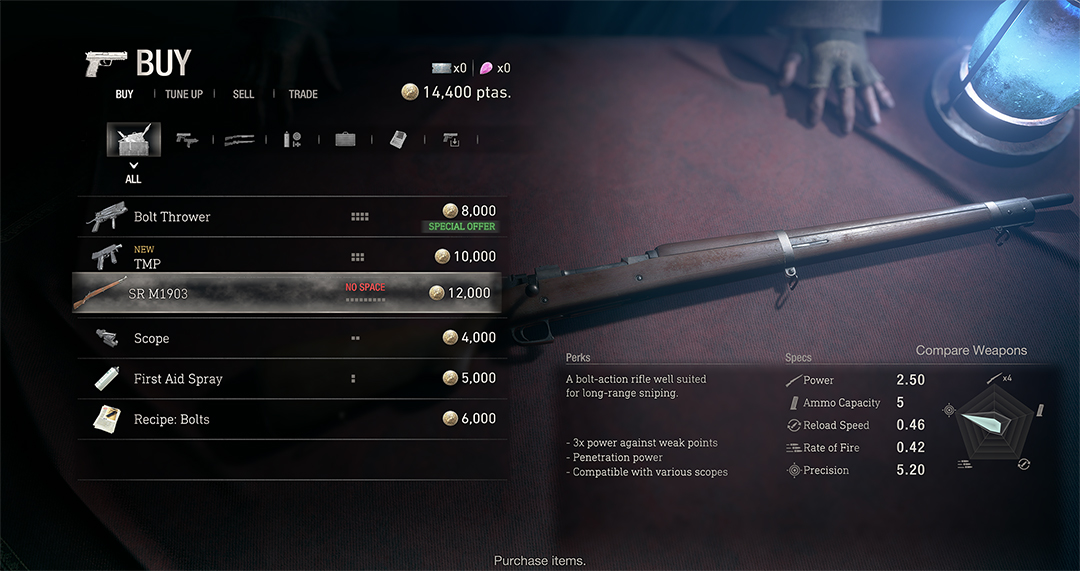Image resolution: width=1080 pixels, height=571 pixels.
Task: Choose the attaché case category icon
Action: click(x=345, y=140)
